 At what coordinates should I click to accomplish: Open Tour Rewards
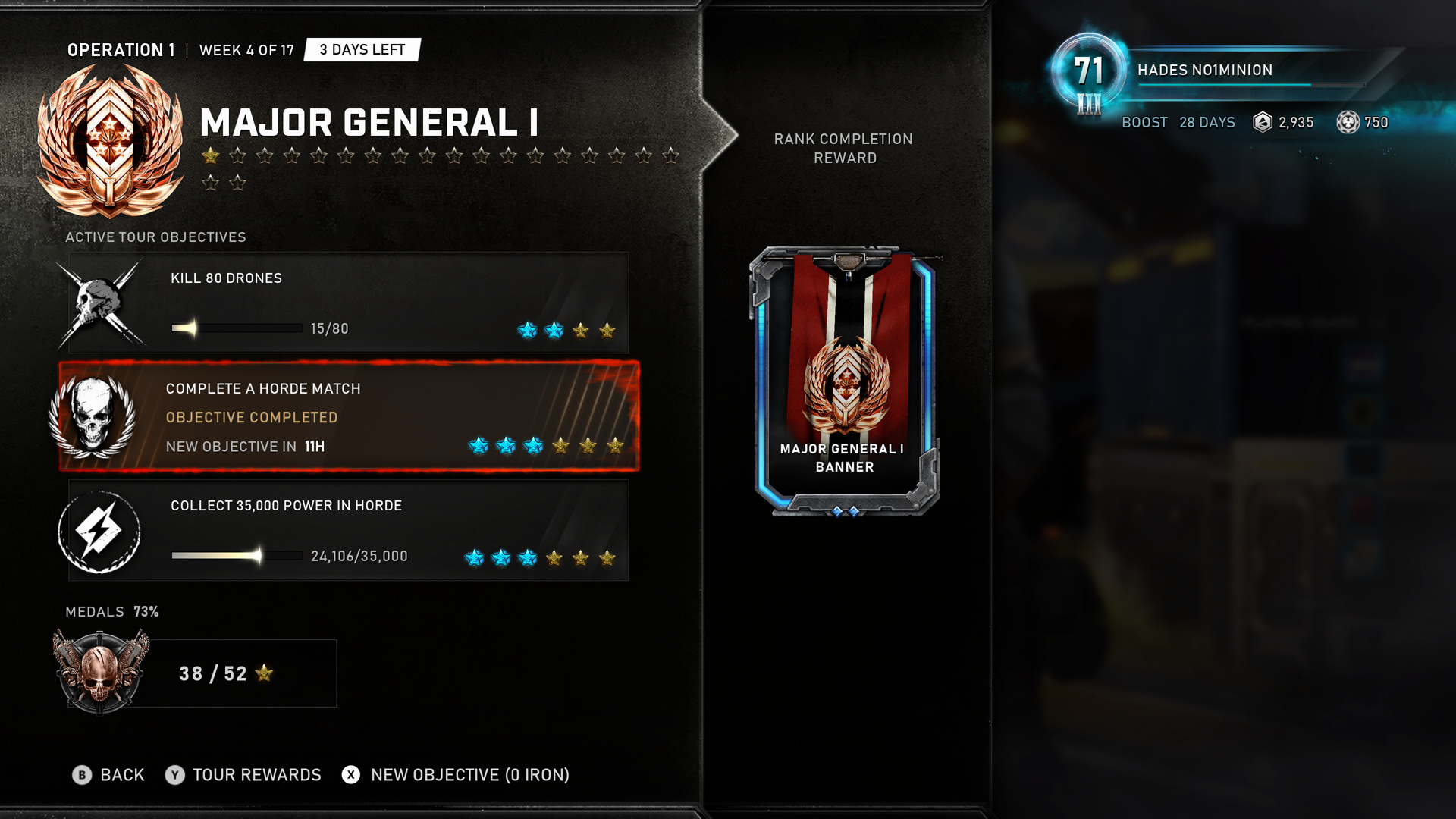point(243,774)
